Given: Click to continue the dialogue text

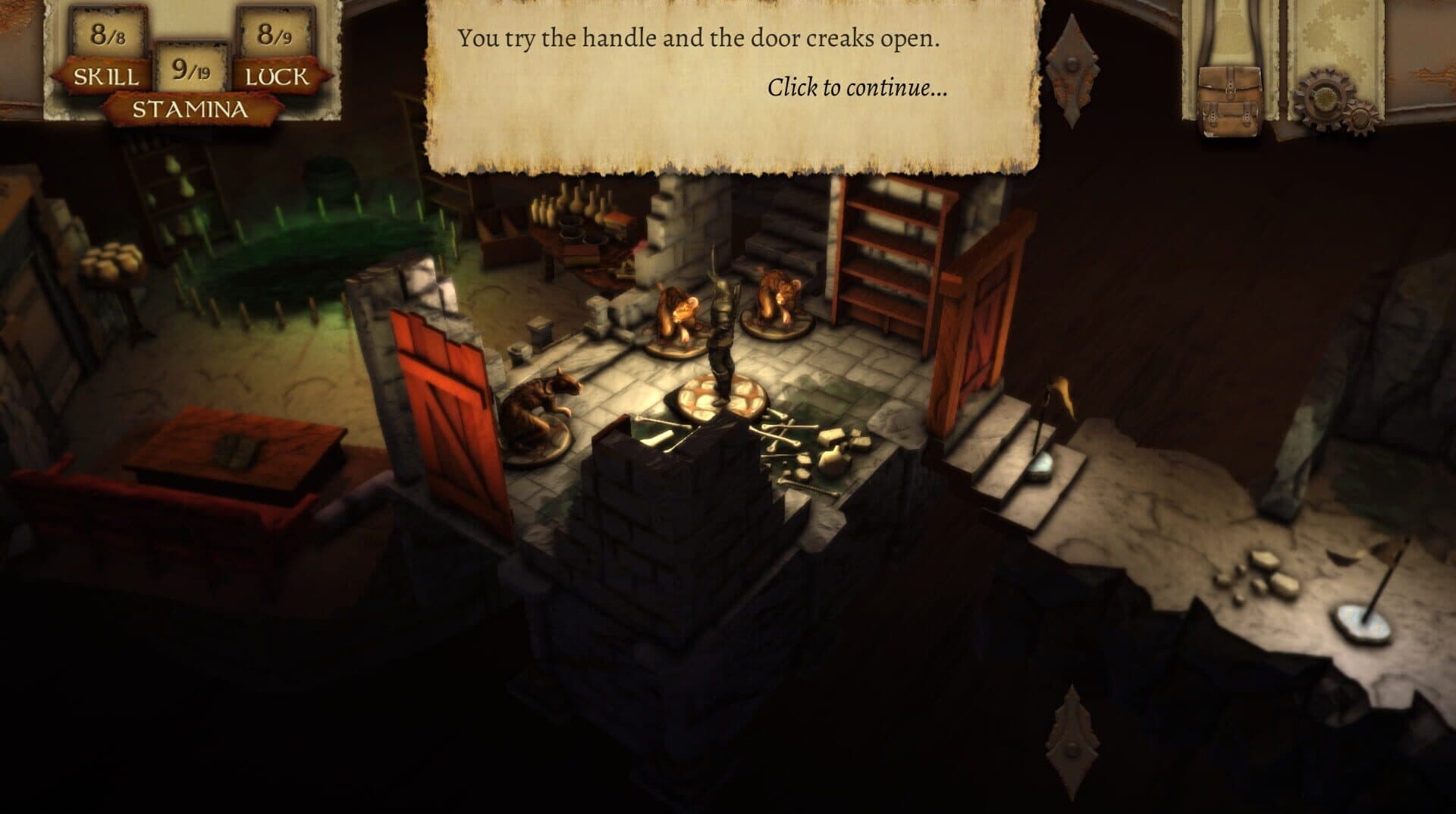Looking at the screenshot, I should pyautogui.click(x=857, y=88).
